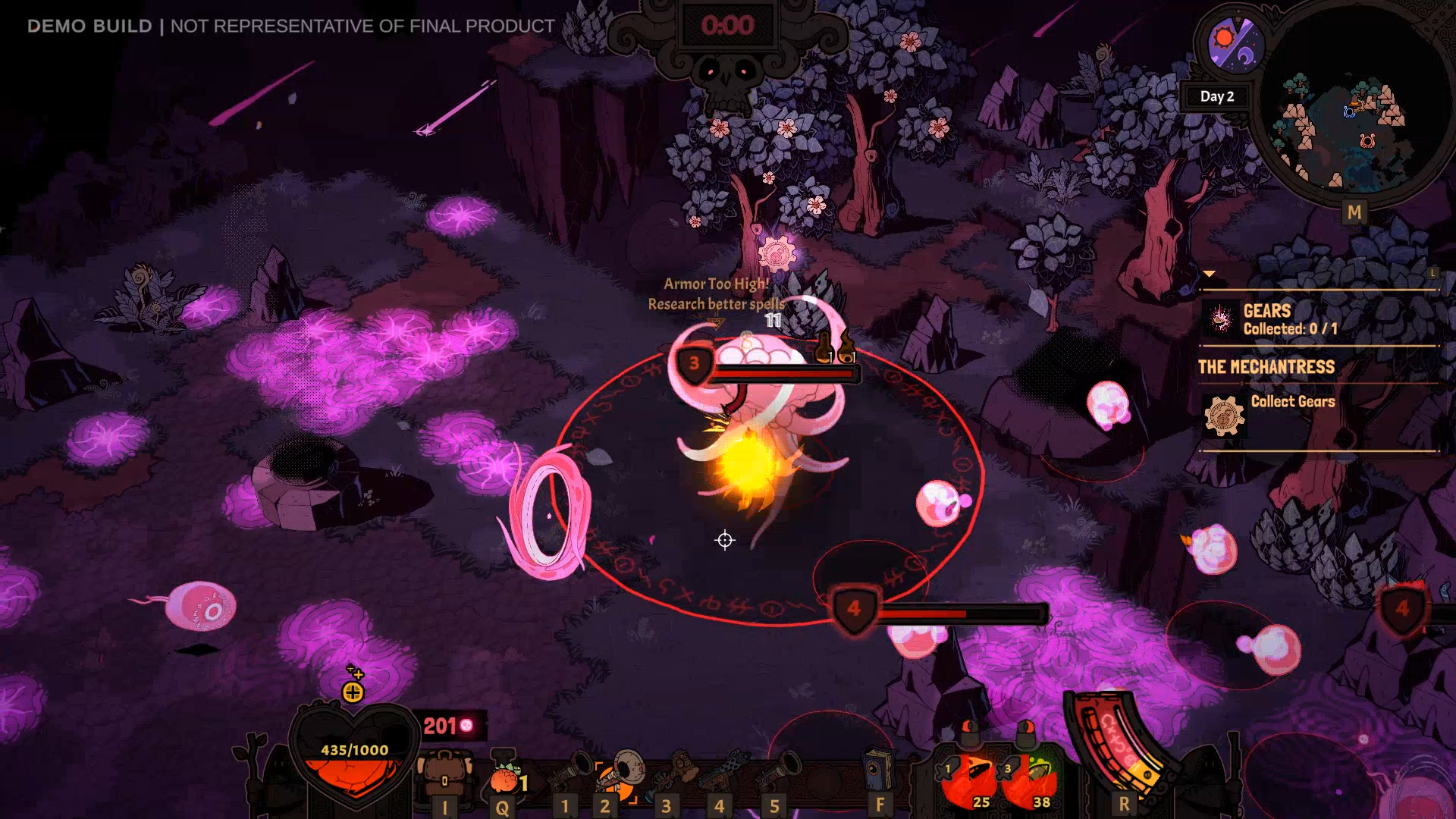Open the backpack inventory icon
Screen dimensions: 1456x819
tap(444, 775)
